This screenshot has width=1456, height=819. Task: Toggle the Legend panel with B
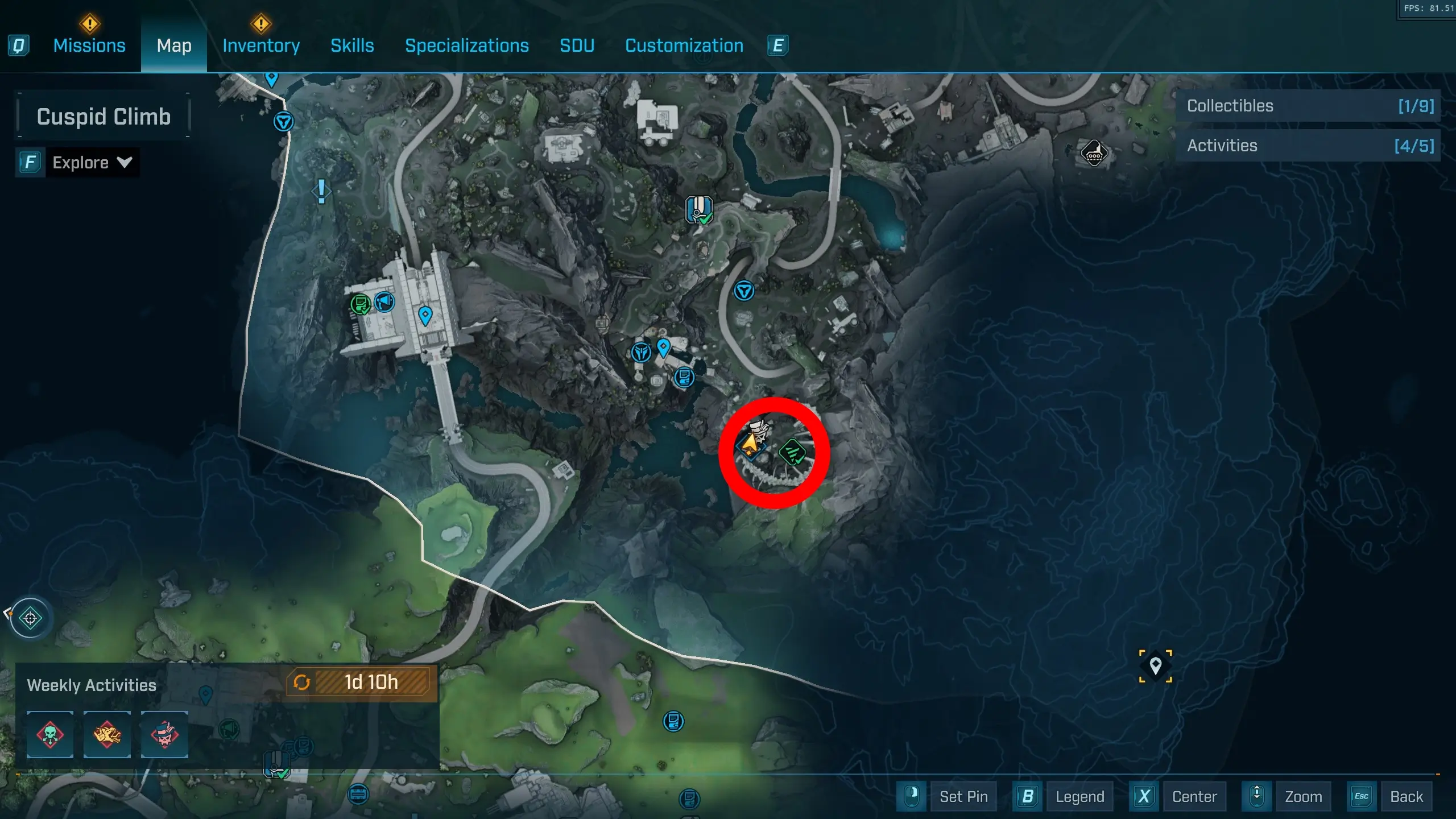click(x=1079, y=796)
